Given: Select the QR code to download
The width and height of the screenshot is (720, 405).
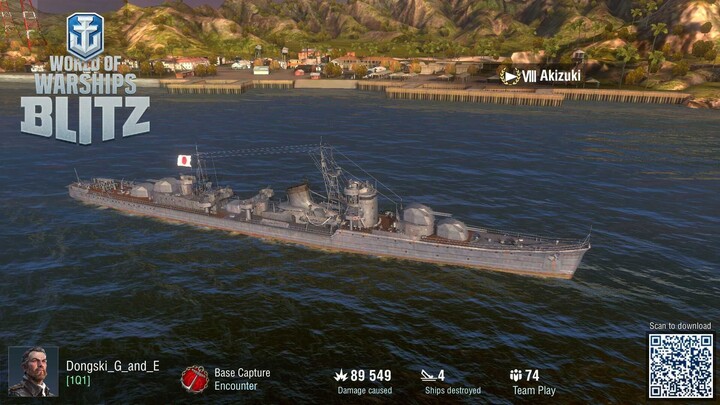Looking at the screenshot, I should (680, 366).
